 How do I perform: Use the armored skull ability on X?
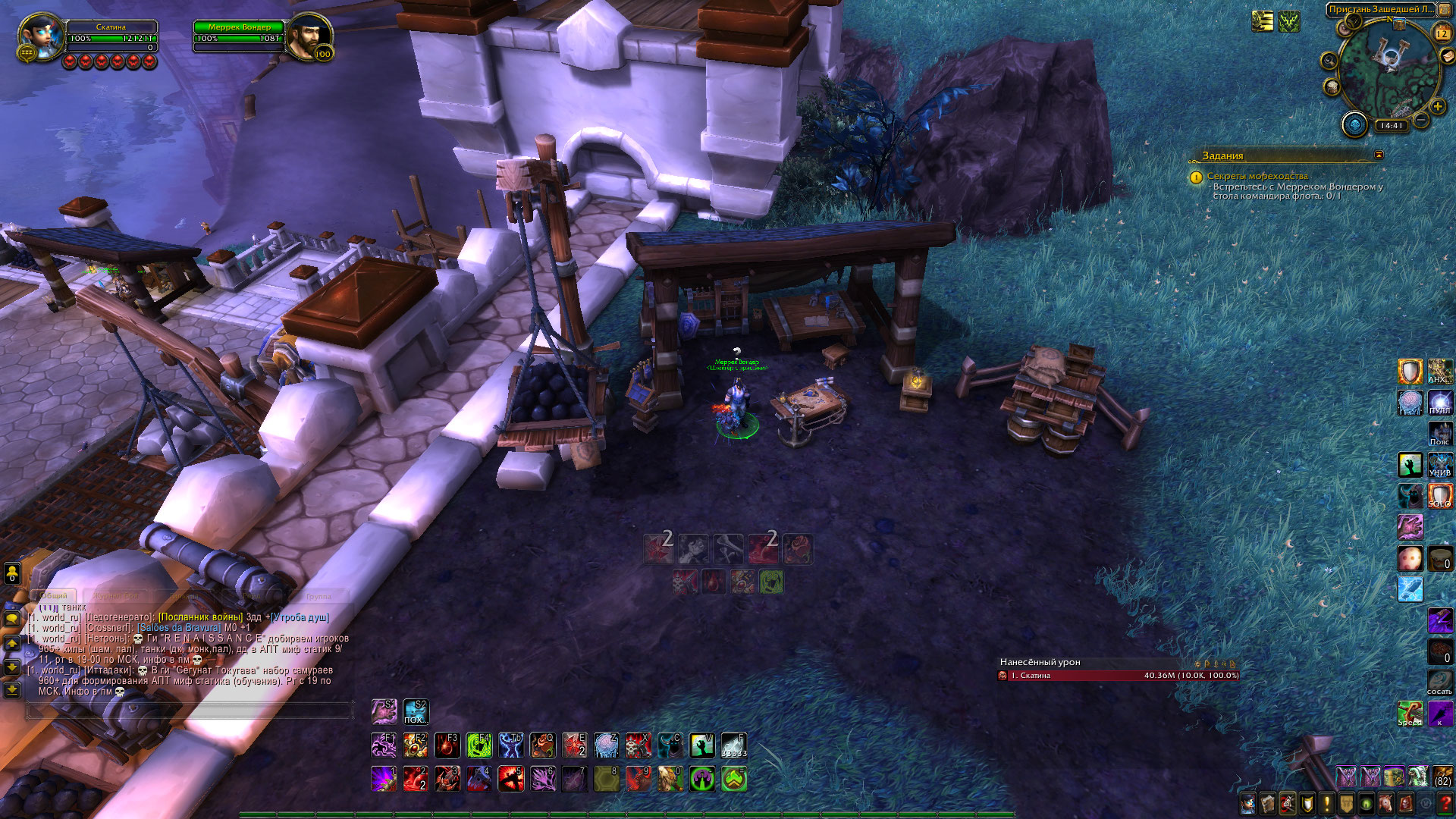639,745
